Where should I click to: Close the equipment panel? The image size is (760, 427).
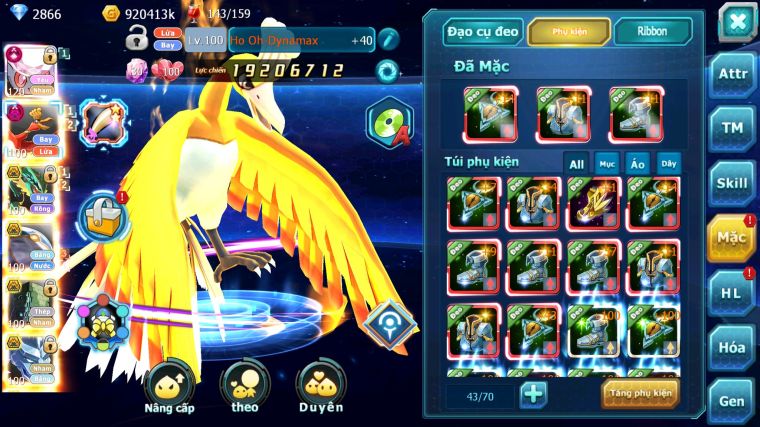point(736,21)
